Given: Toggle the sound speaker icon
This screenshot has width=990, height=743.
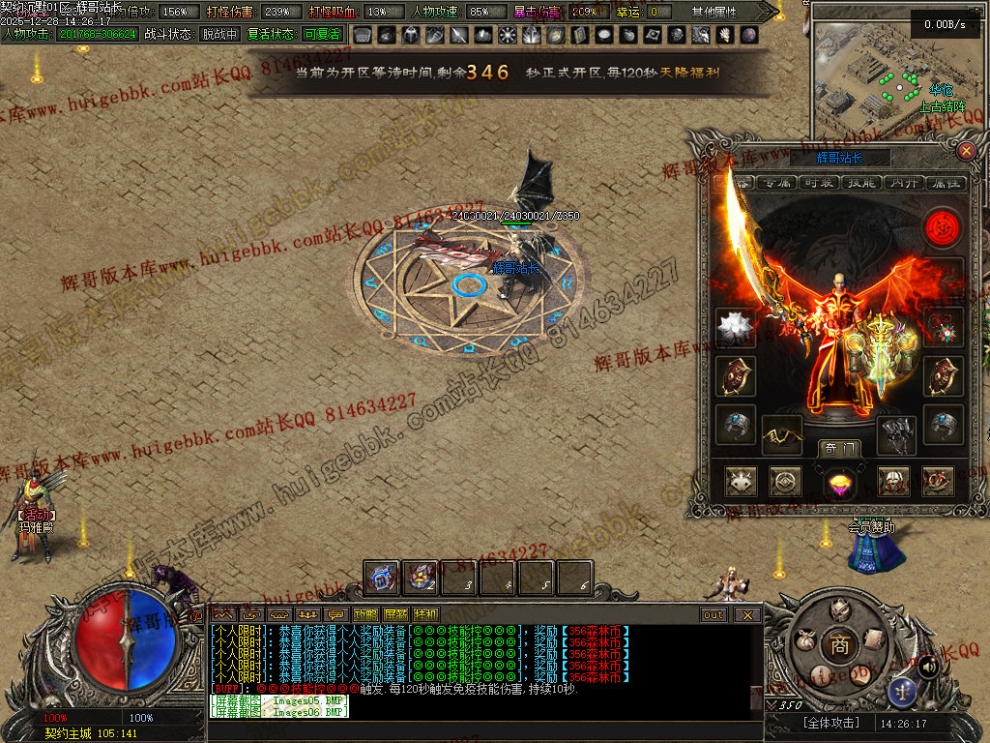Looking at the screenshot, I should click(929, 665).
